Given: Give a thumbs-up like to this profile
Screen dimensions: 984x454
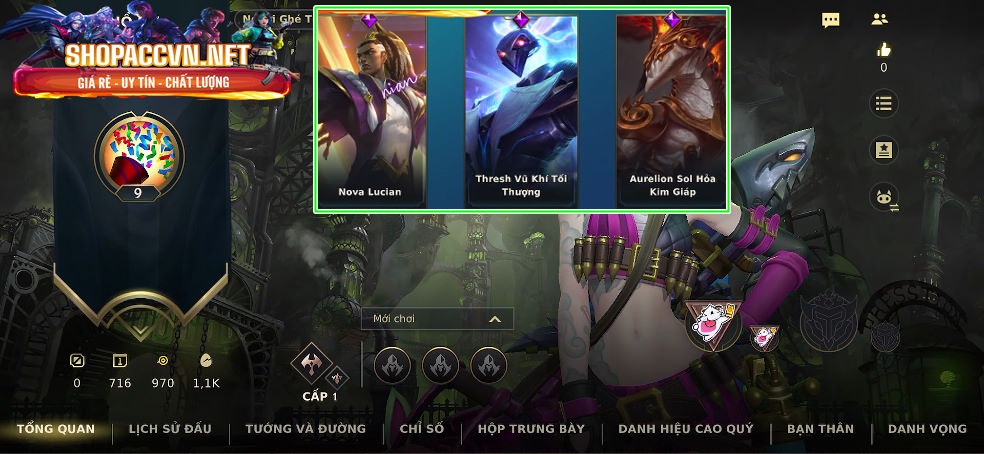Looking at the screenshot, I should pyautogui.click(x=883, y=49).
